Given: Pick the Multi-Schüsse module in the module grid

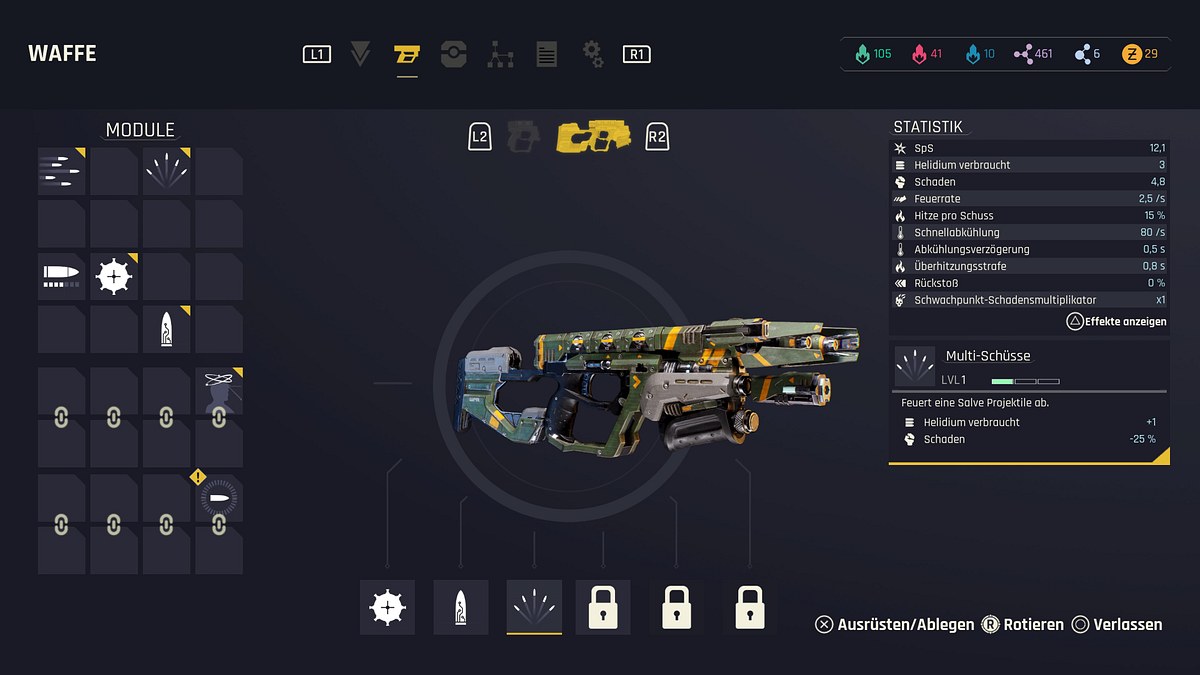Looking at the screenshot, I should tap(166, 171).
